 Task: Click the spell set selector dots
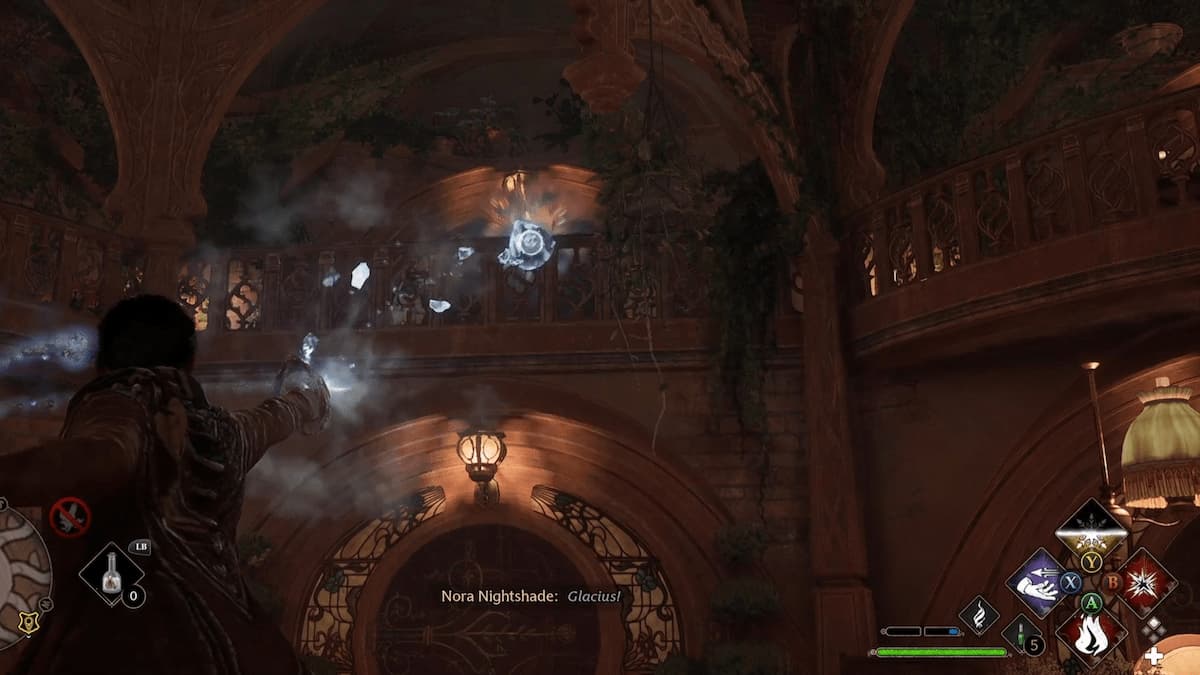pos(1155,629)
